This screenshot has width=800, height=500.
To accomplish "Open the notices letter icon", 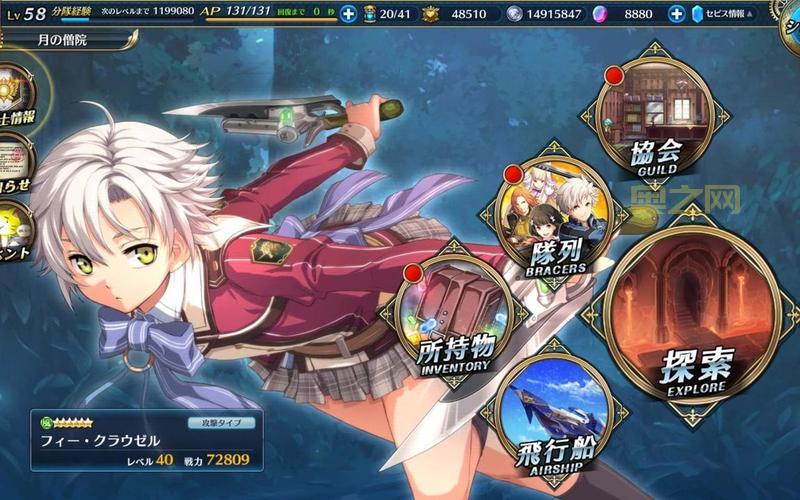I will tap(12, 153).
